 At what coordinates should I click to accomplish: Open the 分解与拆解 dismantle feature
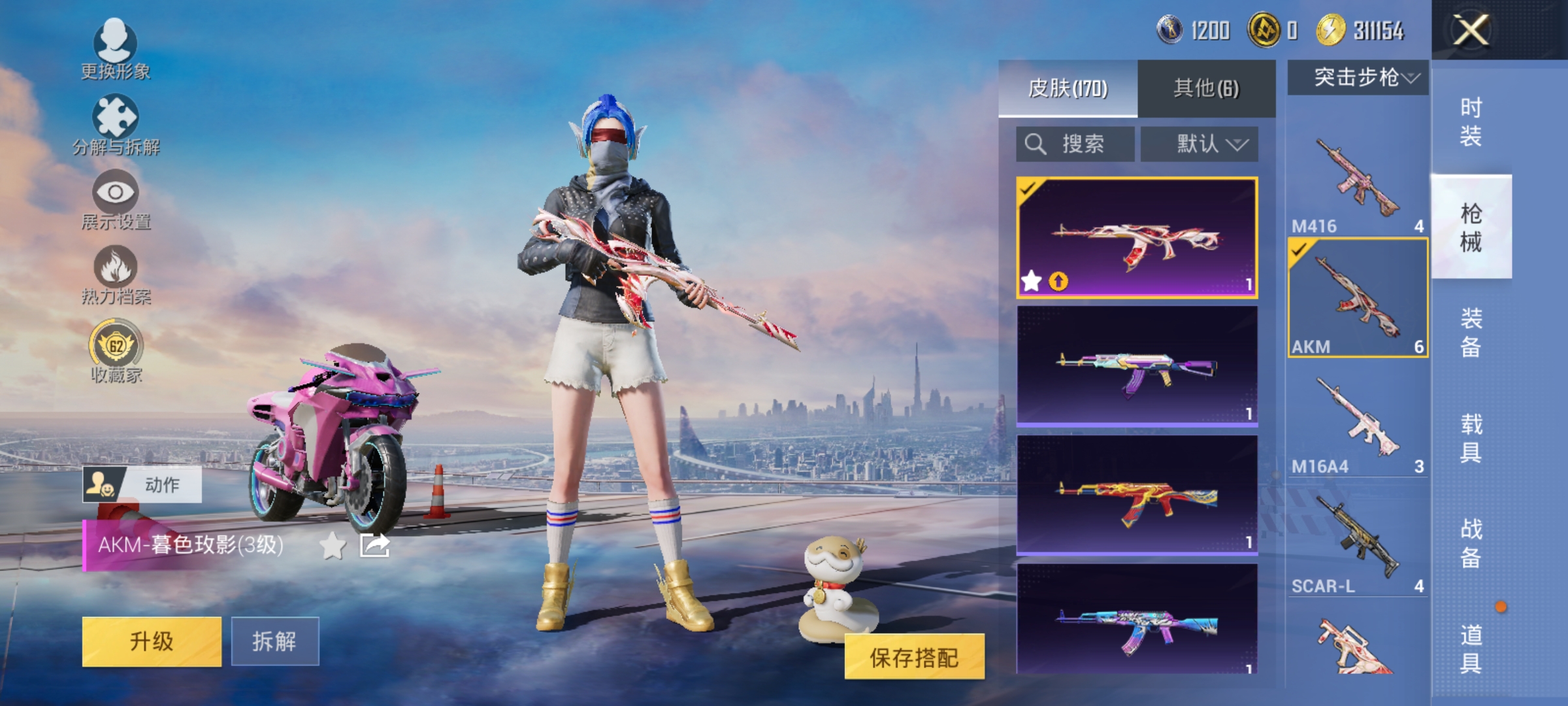pos(116,122)
